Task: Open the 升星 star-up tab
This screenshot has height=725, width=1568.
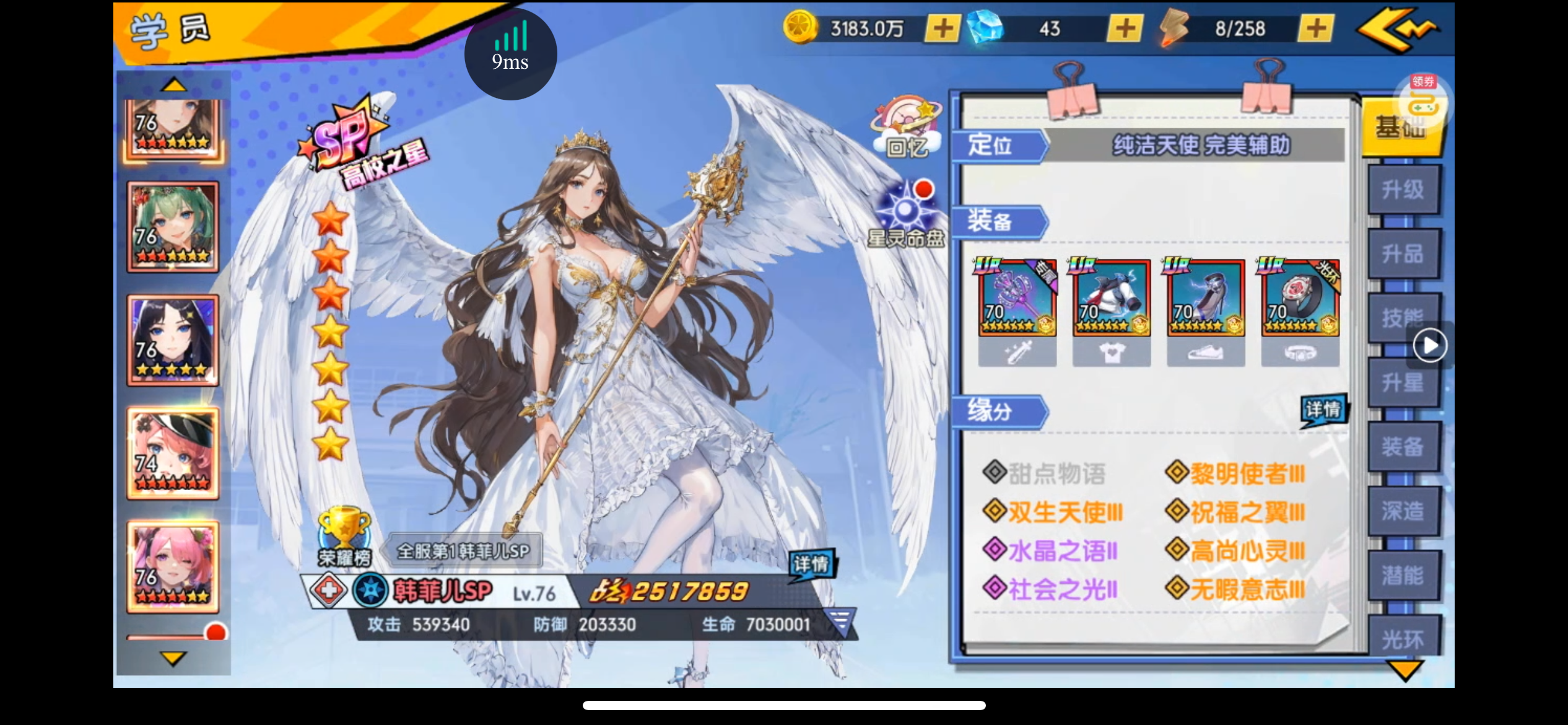Action: tap(1403, 383)
